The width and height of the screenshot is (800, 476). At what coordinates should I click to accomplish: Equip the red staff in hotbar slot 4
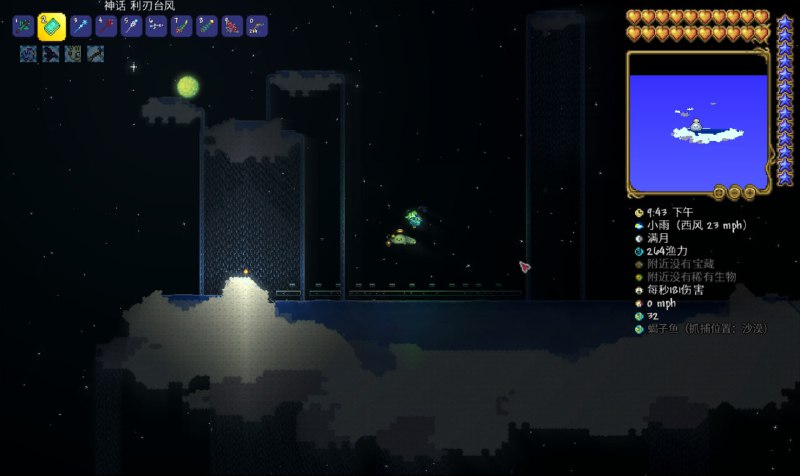click(105, 27)
